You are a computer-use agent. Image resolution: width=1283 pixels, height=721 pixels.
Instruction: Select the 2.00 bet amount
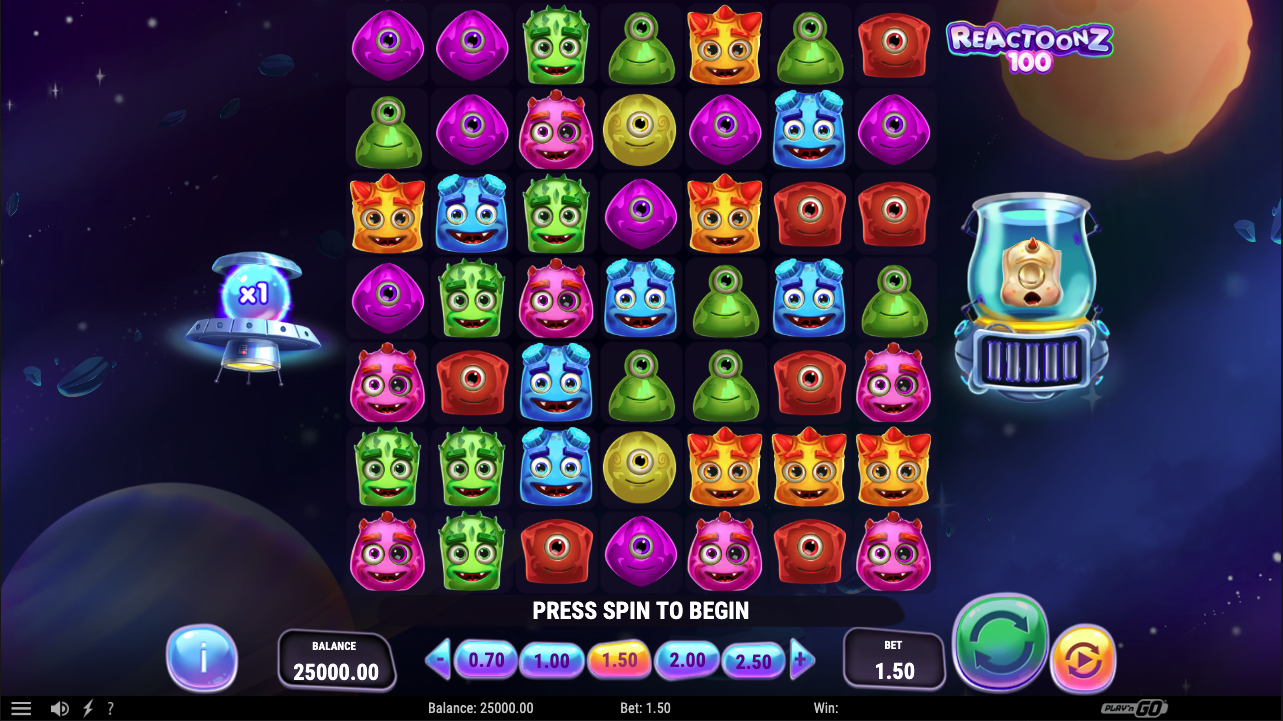tap(687, 659)
